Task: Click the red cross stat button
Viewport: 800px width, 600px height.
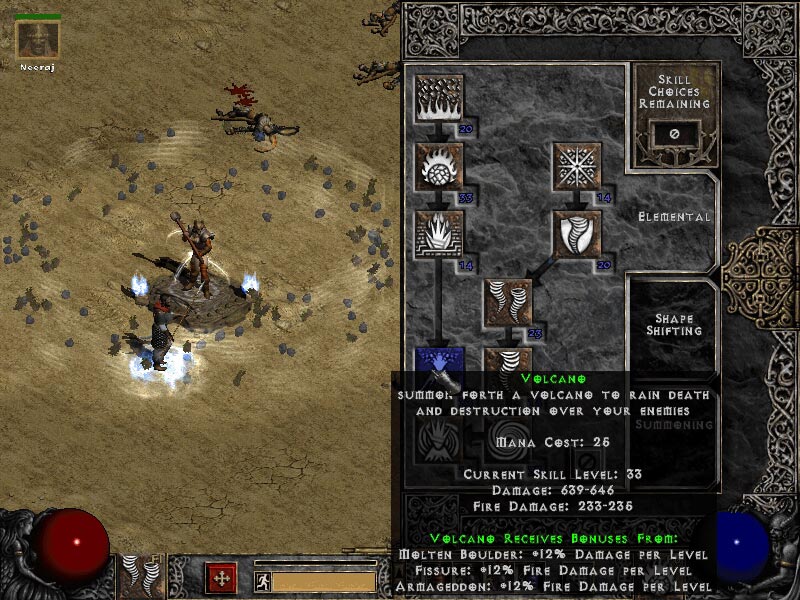Action: [x=221, y=578]
